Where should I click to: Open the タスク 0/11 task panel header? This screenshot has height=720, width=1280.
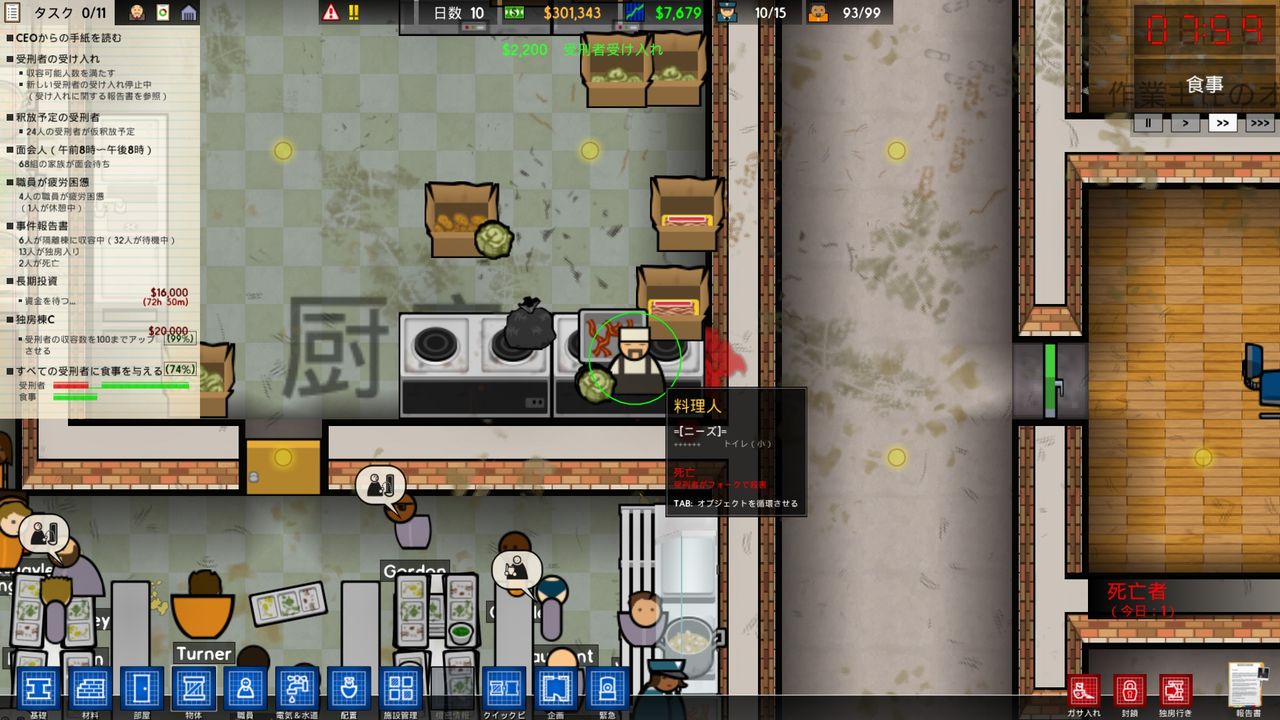(x=60, y=14)
